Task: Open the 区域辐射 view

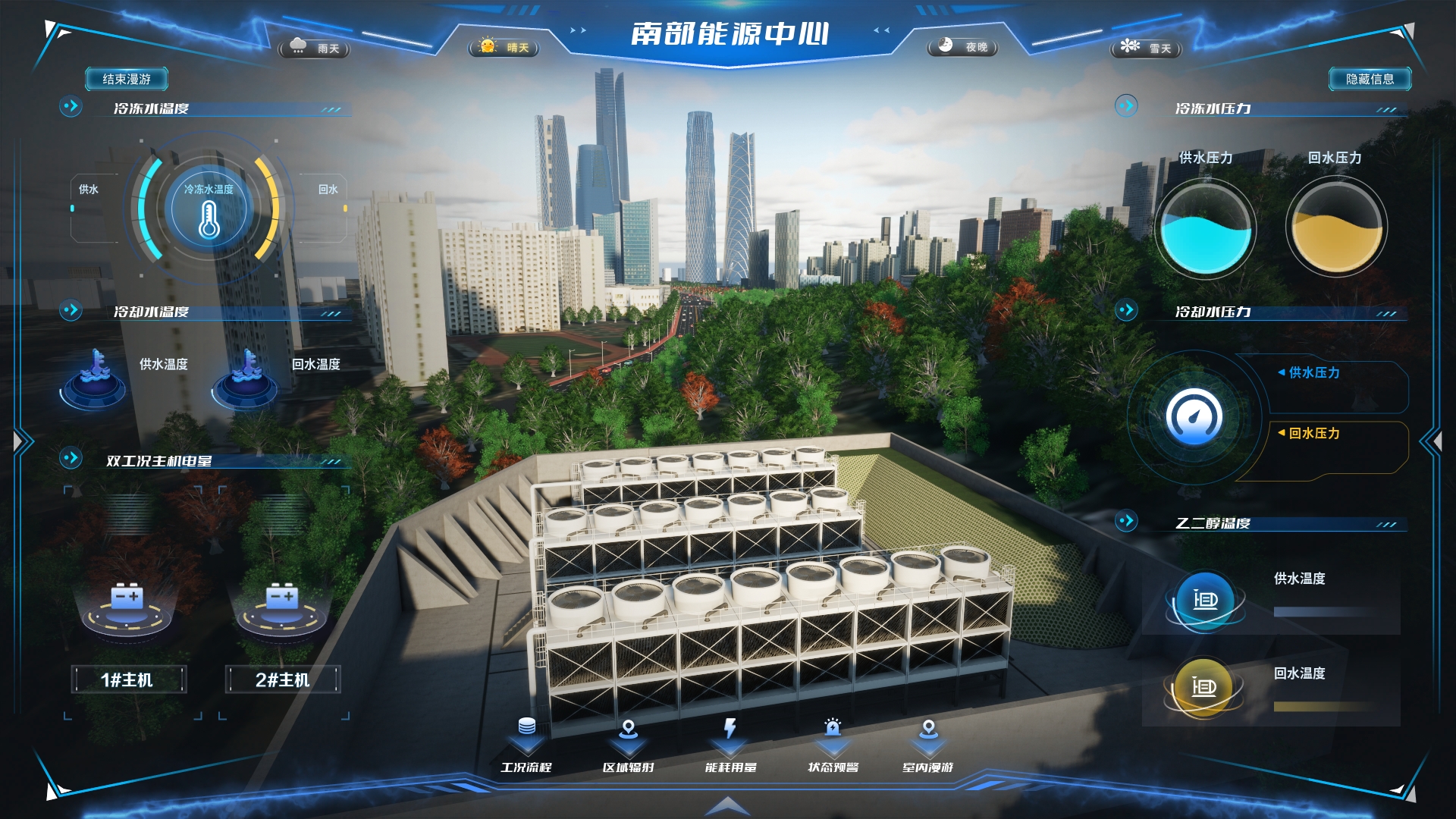Action: pyautogui.click(x=628, y=745)
